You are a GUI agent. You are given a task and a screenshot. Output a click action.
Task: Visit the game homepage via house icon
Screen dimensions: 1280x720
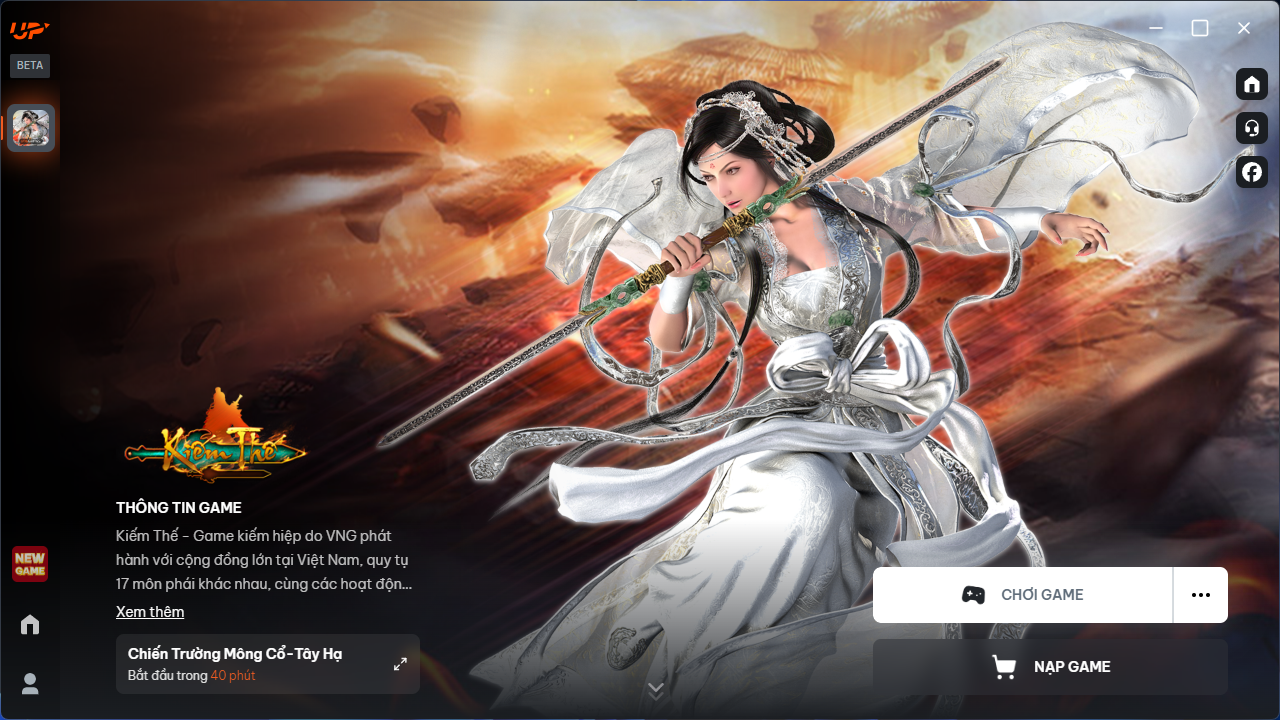[x=1252, y=84]
